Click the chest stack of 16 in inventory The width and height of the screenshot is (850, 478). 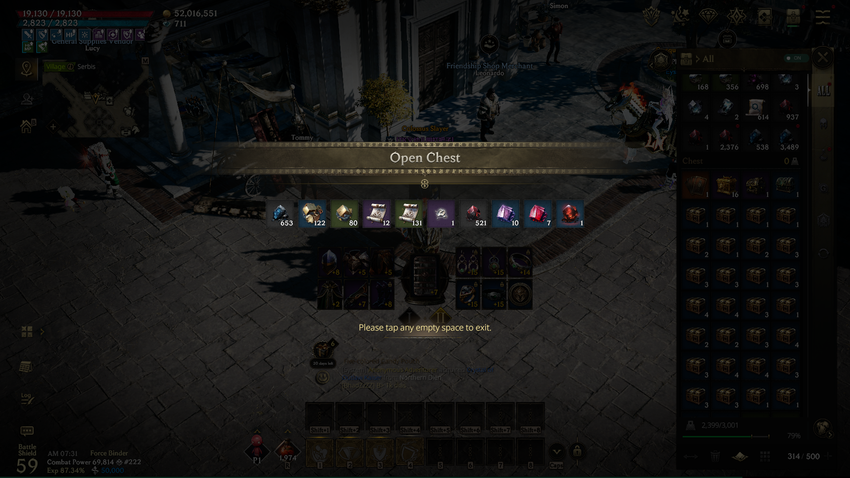726,186
